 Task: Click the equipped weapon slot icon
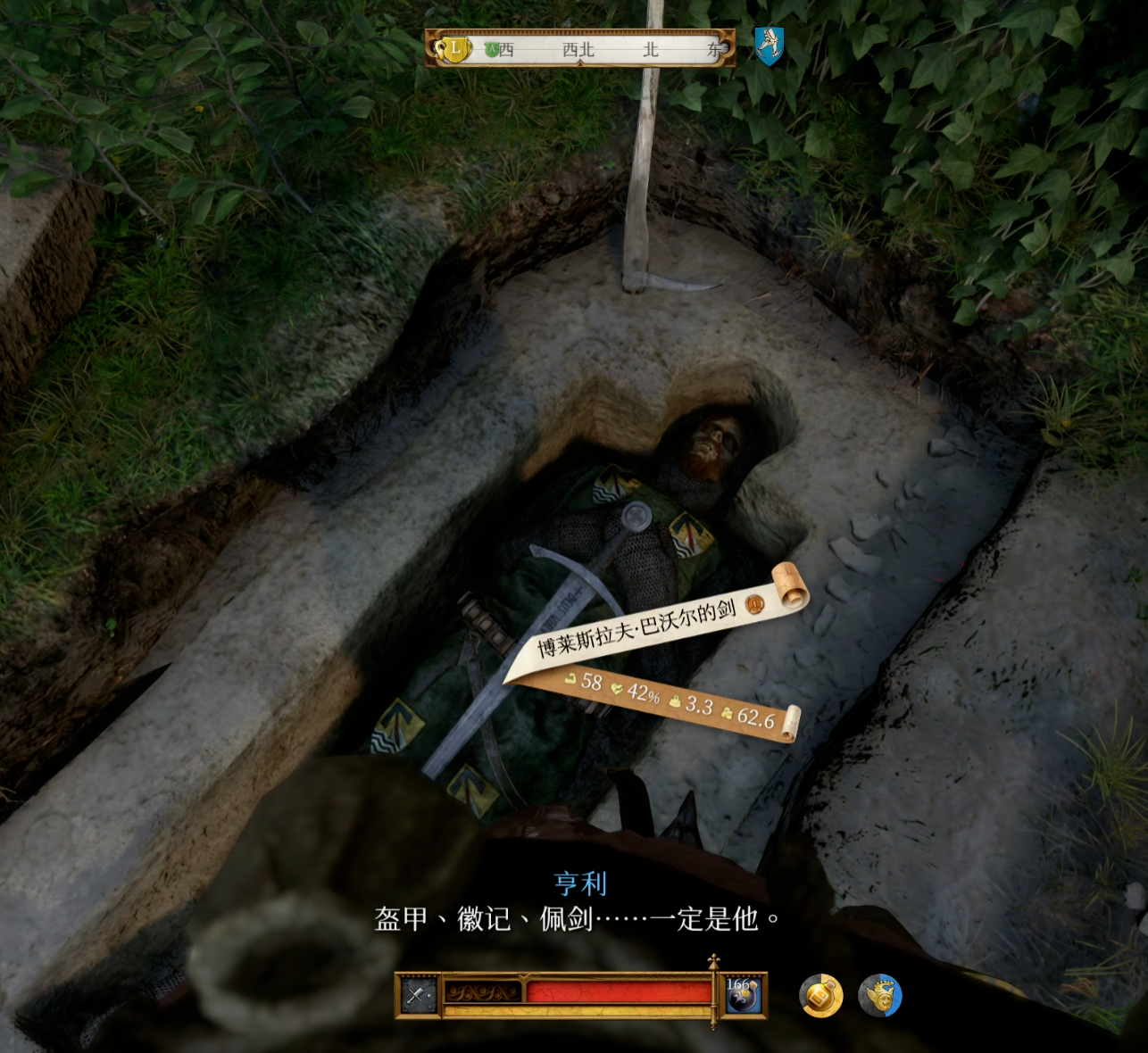418,995
